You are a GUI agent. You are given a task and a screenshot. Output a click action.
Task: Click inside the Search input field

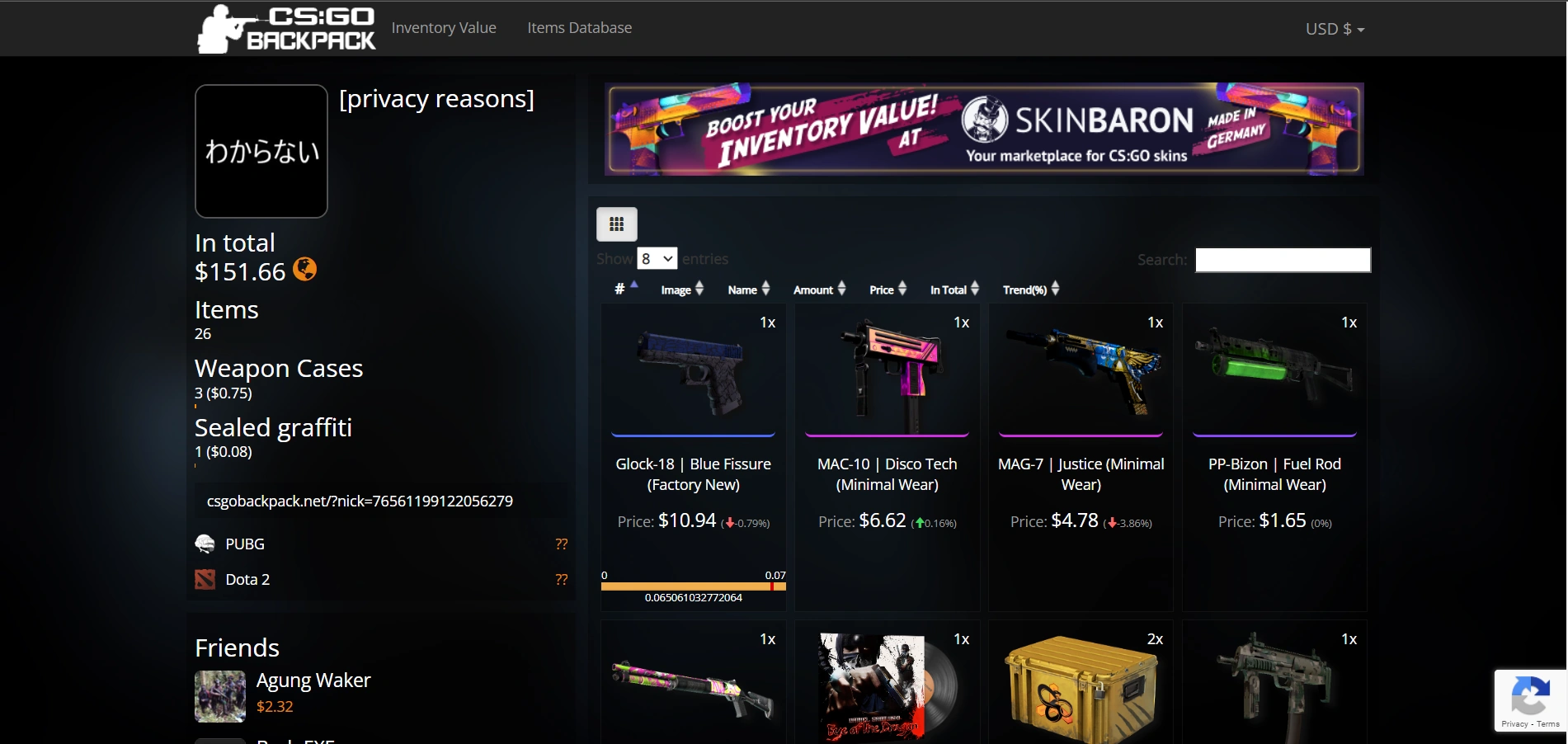pos(1282,259)
